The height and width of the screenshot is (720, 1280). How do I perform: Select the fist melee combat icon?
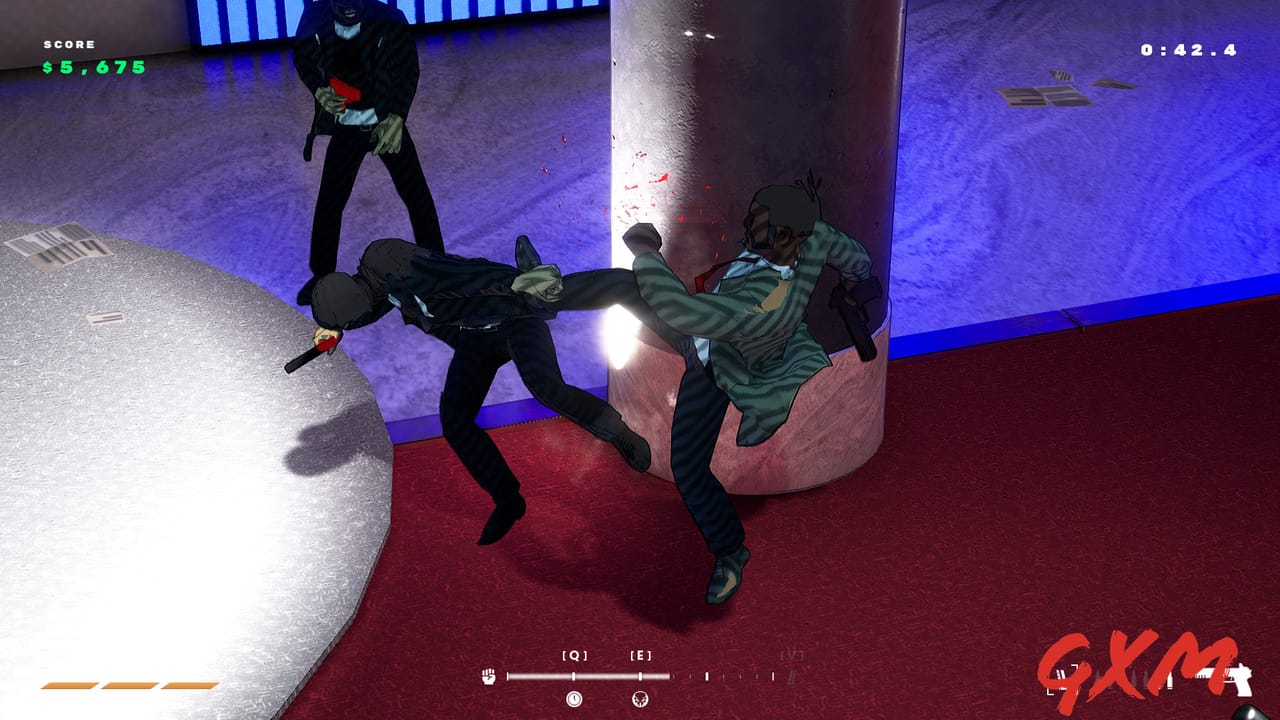pos(487,676)
